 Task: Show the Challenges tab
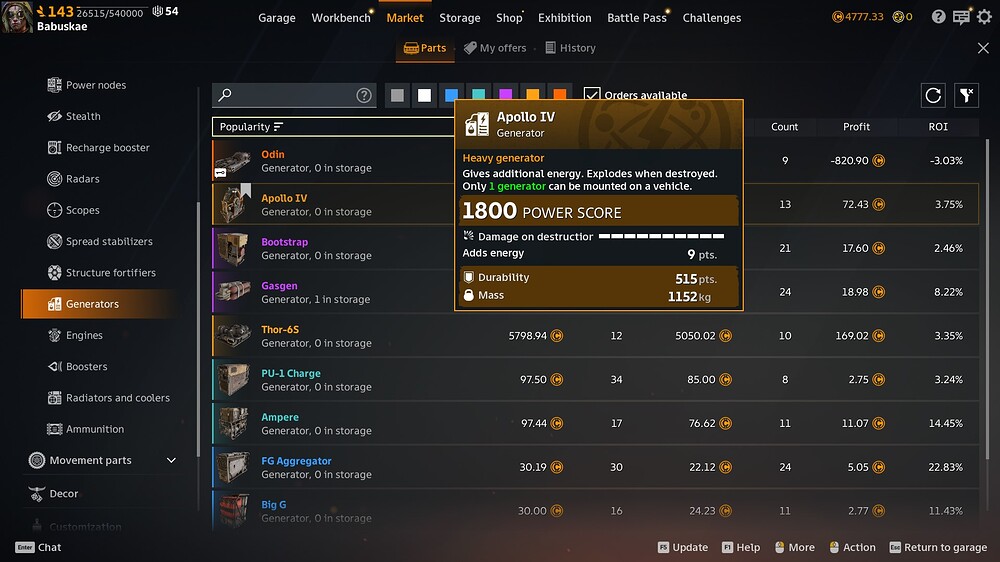click(712, 18)
